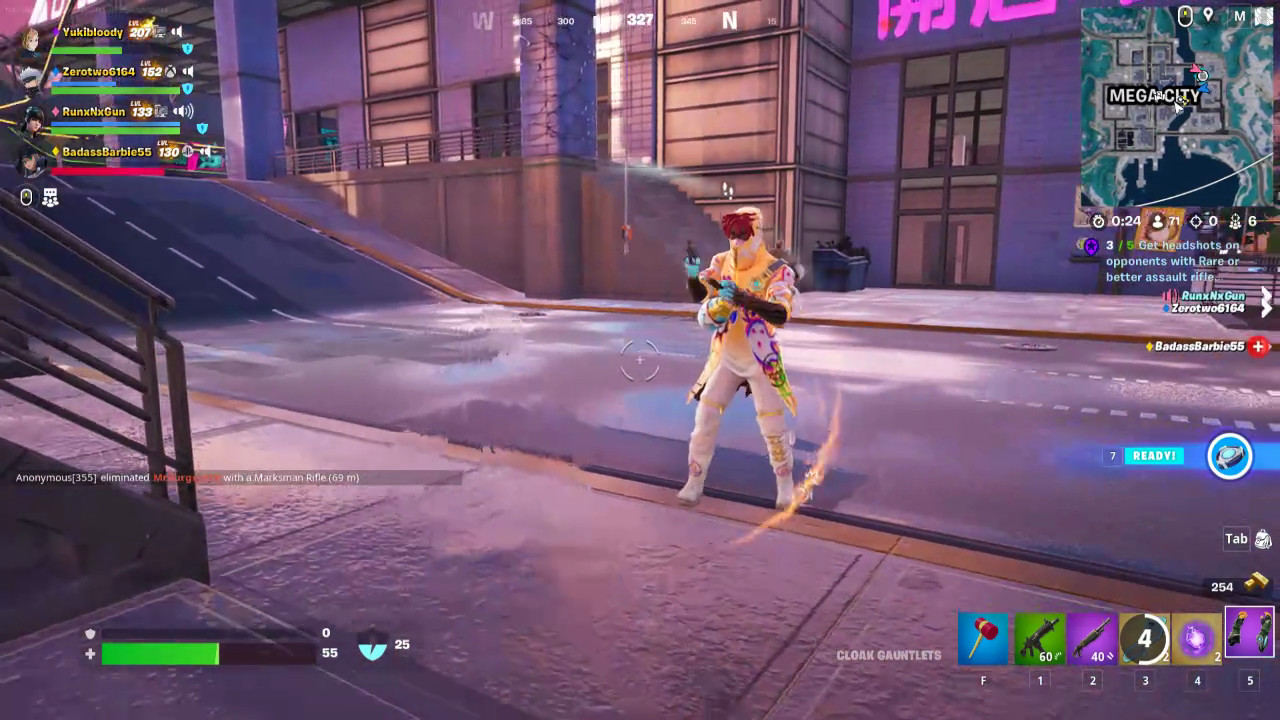Click the red revive cross beside BadassBarbie55

1258,346
